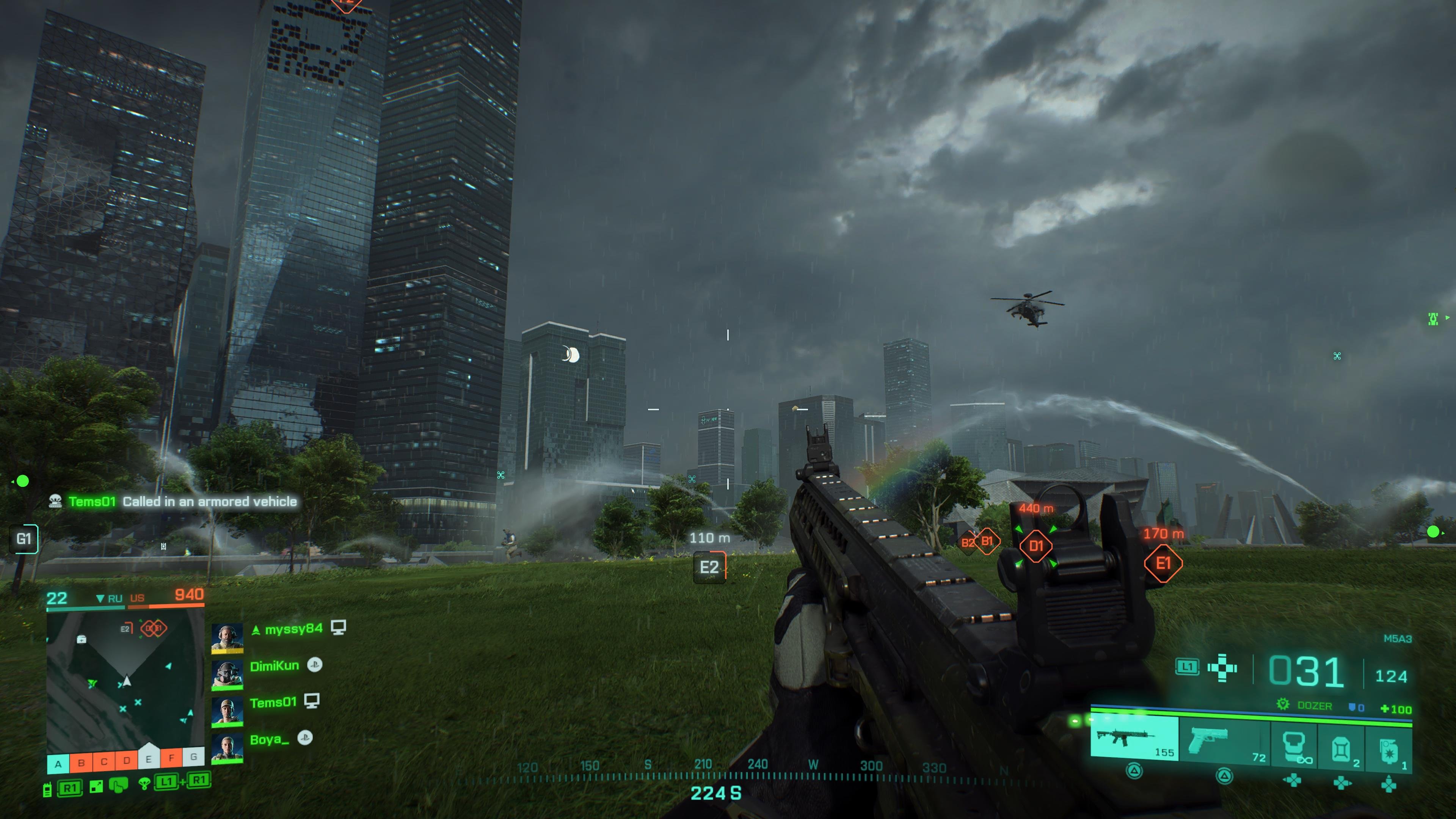Switch to the highlighted E sector tab
The width and height of the screenshot is (1456, 819).
149,760
